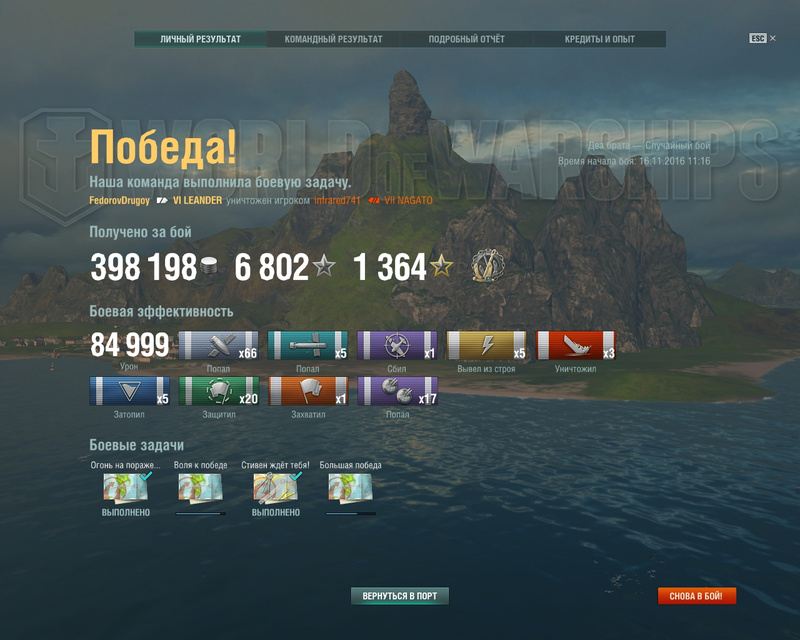Switch to the Командный результат tab
Viewport: 800px width, 640px height.
point(333,39)
